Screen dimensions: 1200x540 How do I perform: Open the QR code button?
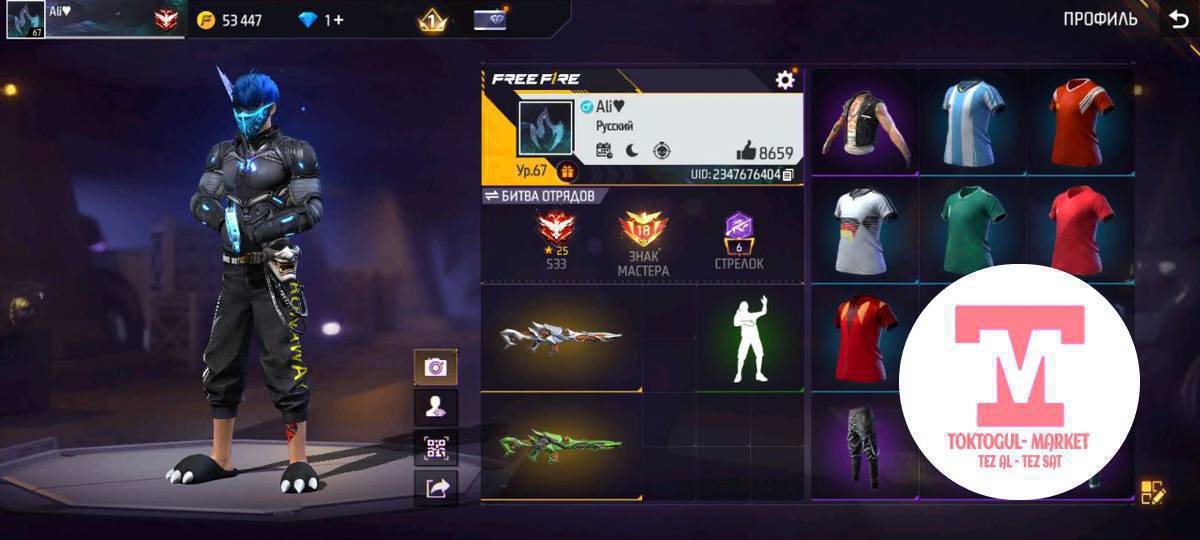[436, 448]
